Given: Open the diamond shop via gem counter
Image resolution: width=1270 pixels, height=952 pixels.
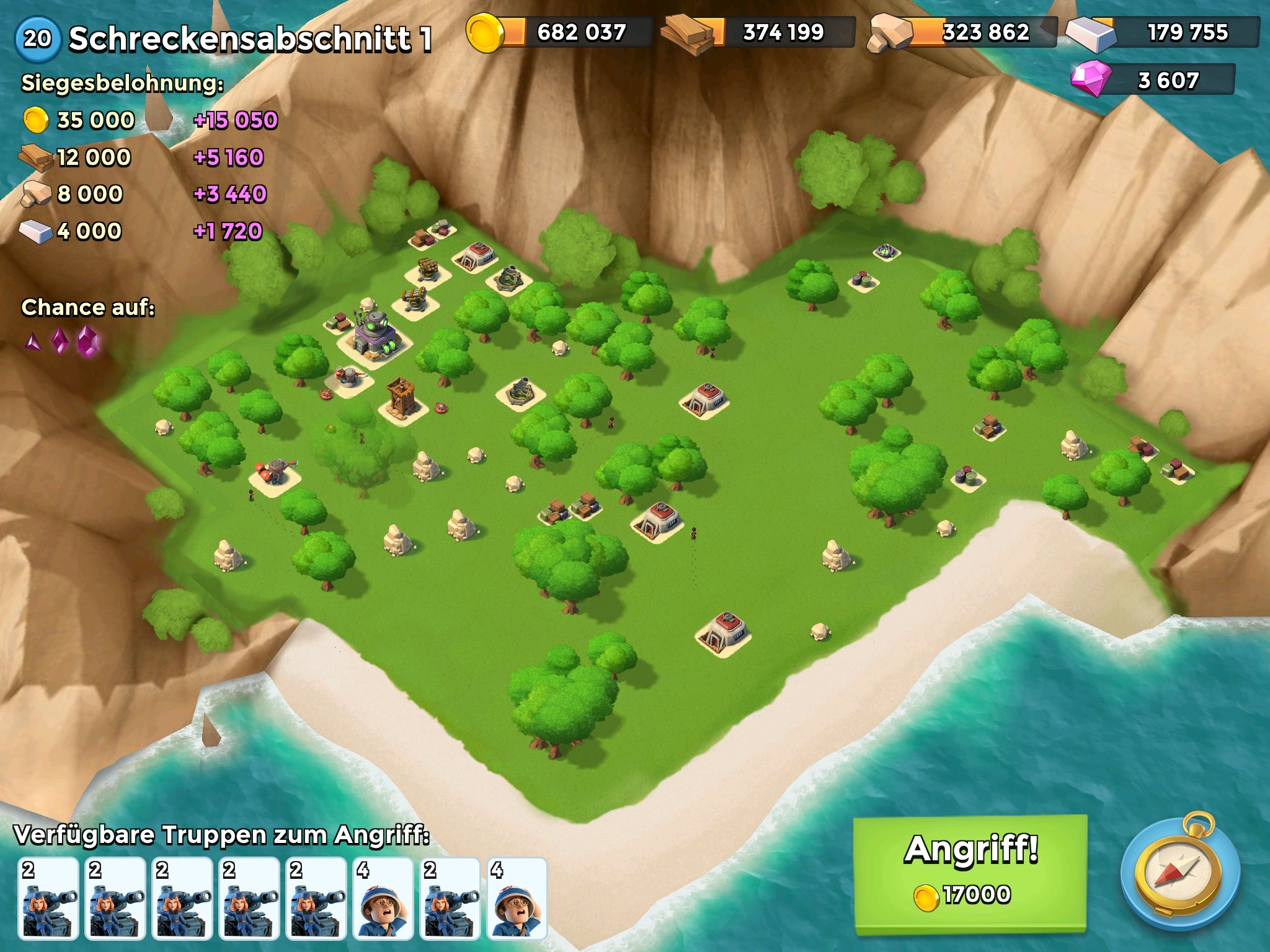Looking at the screenshot, I should (1152, 80).
